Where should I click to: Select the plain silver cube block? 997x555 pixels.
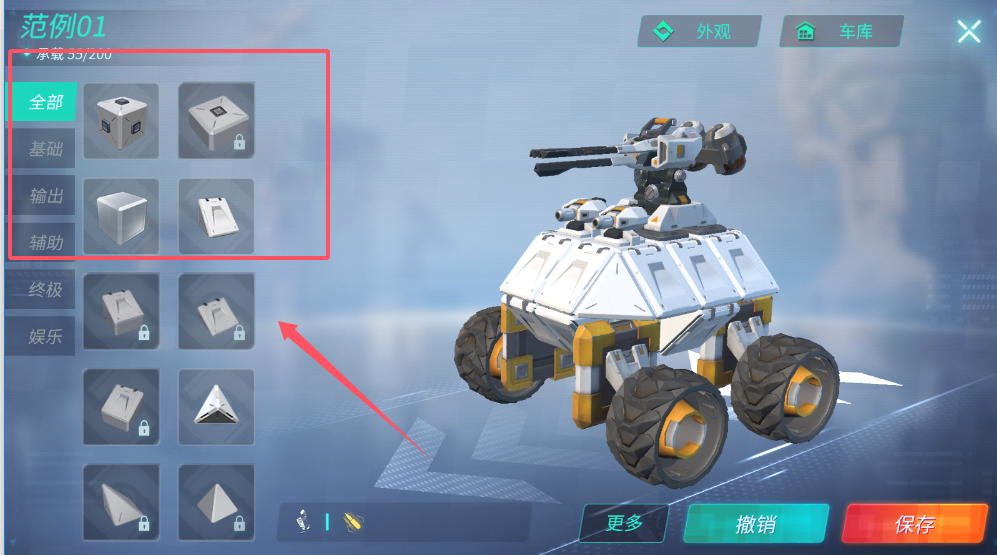[121, 216]
